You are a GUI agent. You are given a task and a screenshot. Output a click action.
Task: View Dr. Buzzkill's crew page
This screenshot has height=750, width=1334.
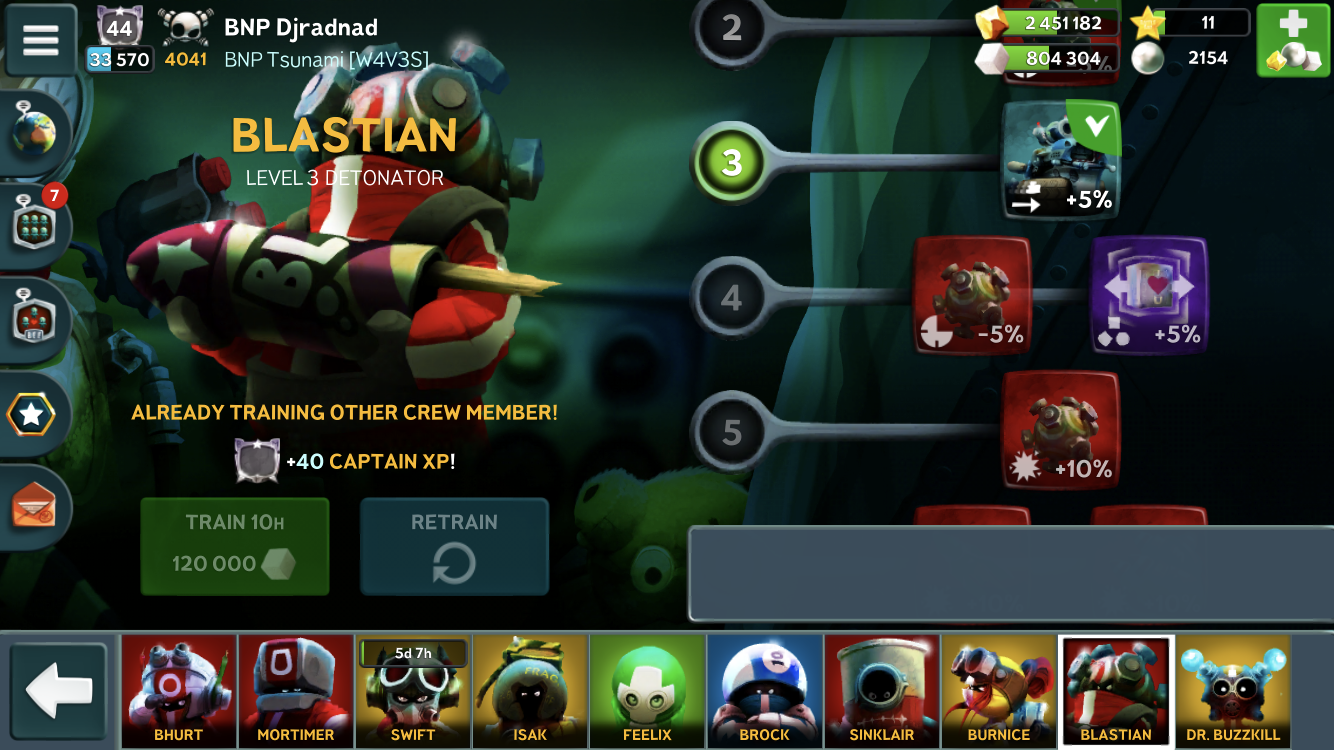pos(1232,691)
